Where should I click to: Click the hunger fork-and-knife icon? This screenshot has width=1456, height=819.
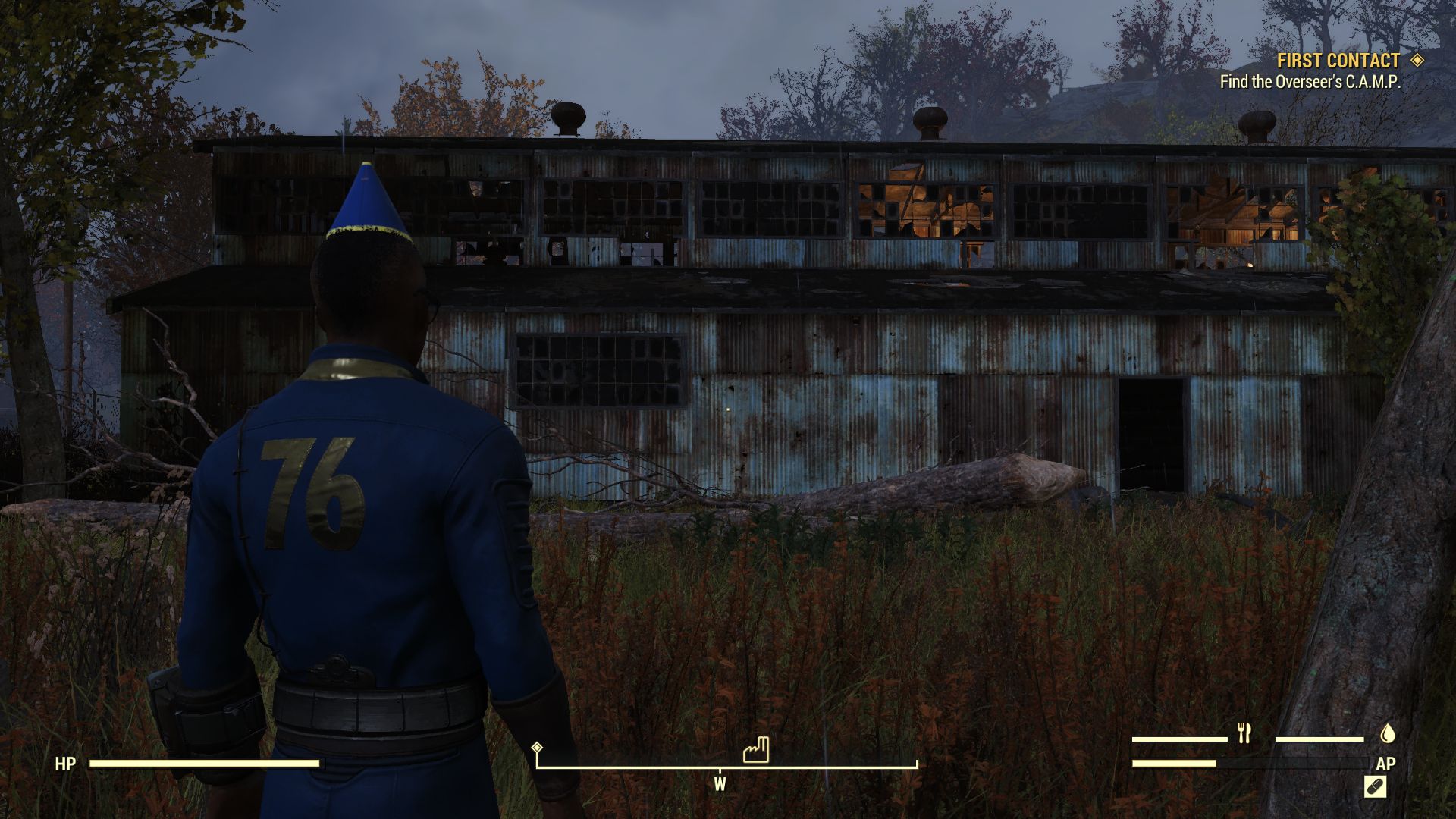click(x=1244, y=733)
